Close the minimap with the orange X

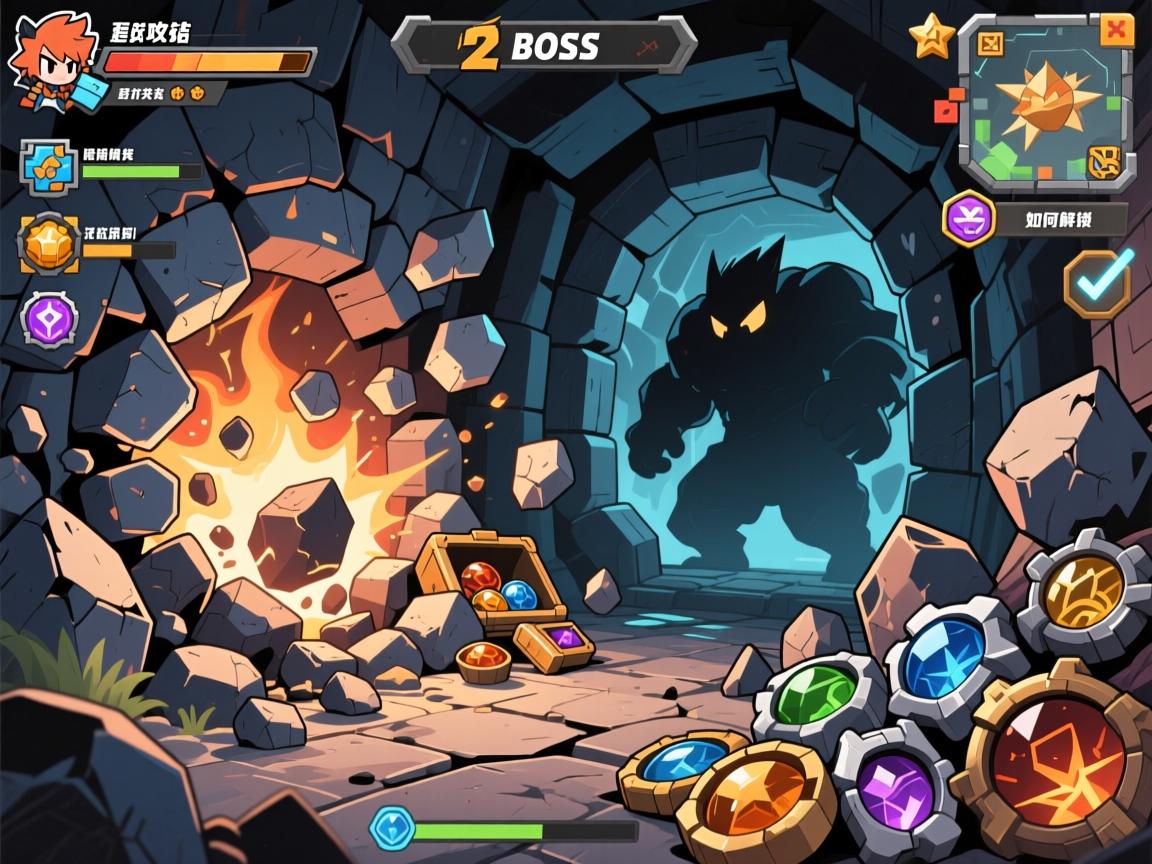coord(1116,31)
